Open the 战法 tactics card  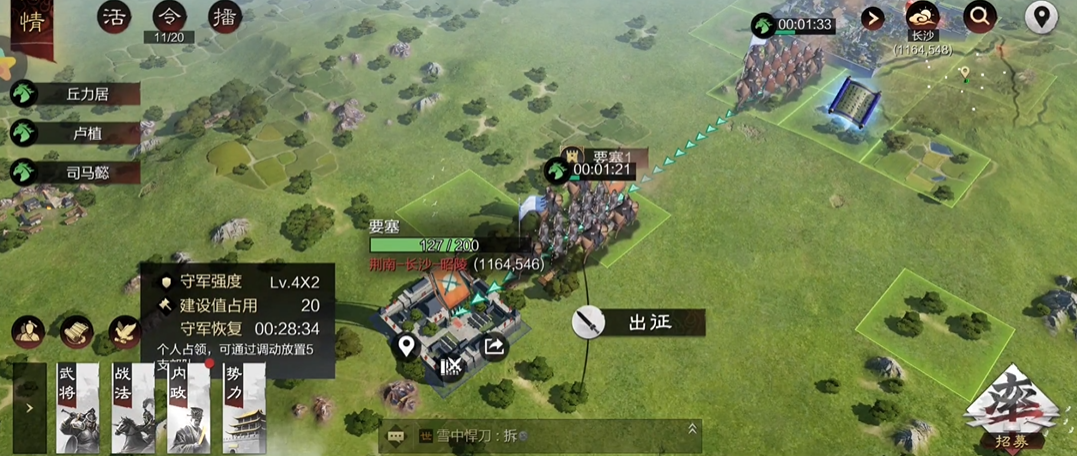pyautogui.click(x=132, y=407)
